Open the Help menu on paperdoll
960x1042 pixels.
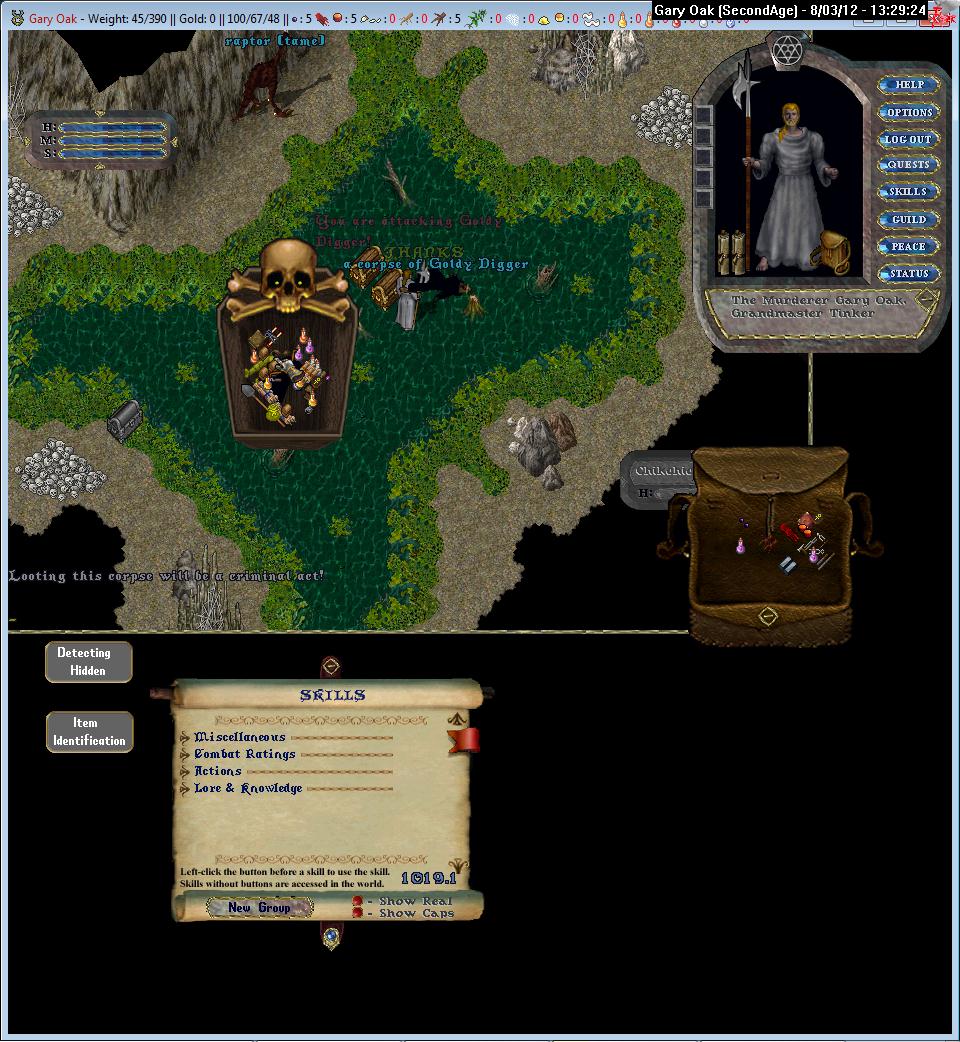pos(909,85)
